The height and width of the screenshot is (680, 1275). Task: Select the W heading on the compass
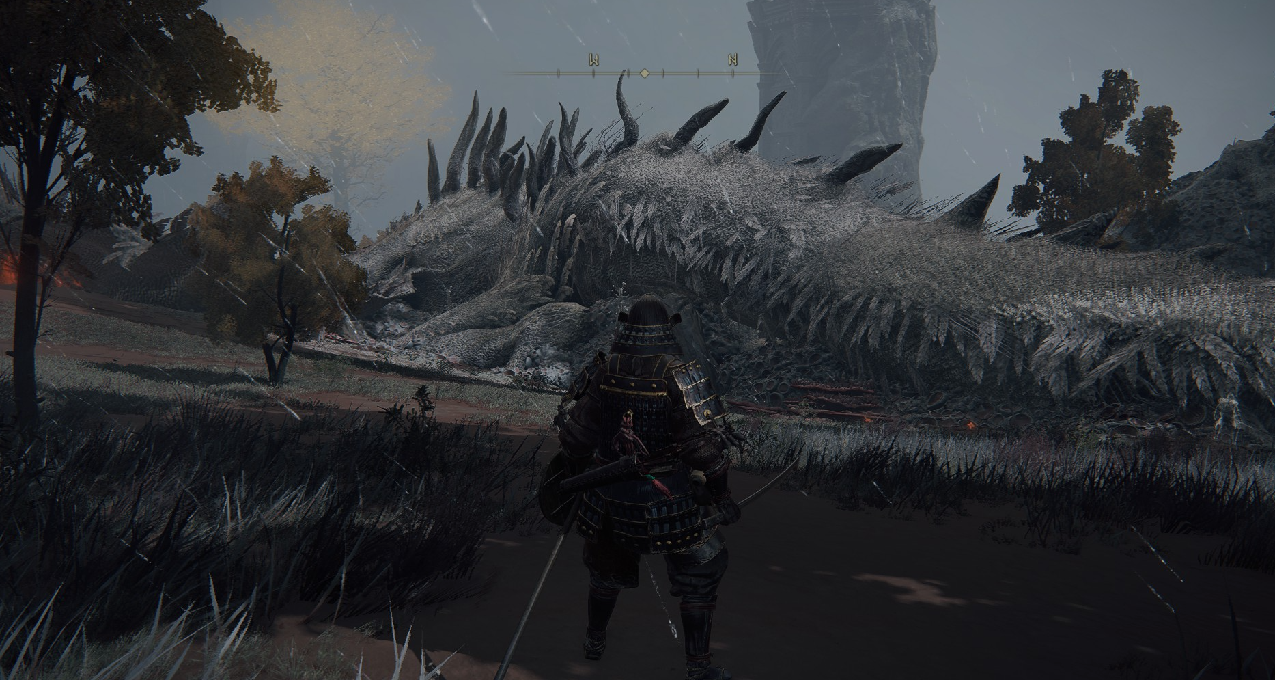coord(593,61)
